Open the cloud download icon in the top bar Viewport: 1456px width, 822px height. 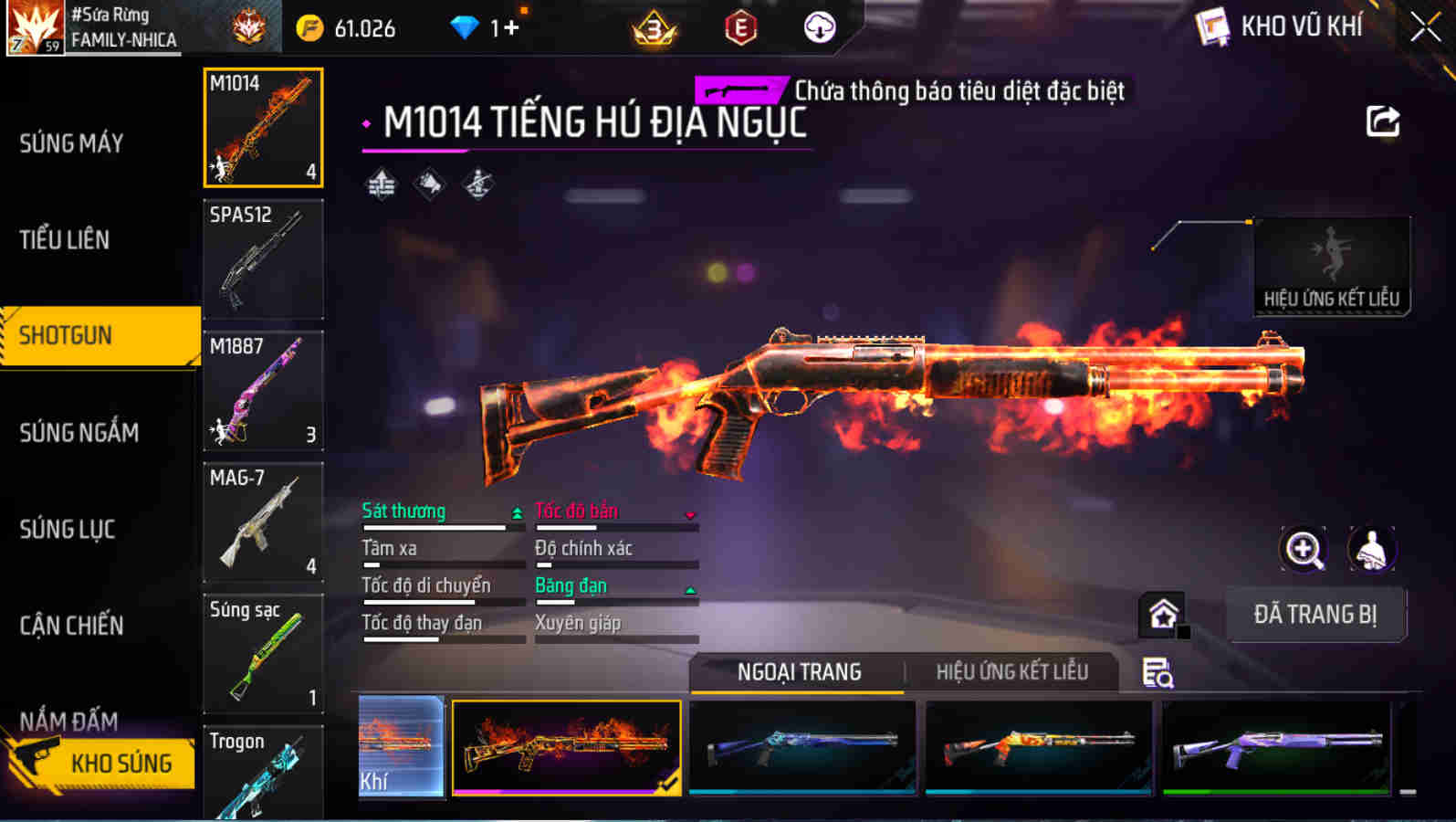coord(819,26)
